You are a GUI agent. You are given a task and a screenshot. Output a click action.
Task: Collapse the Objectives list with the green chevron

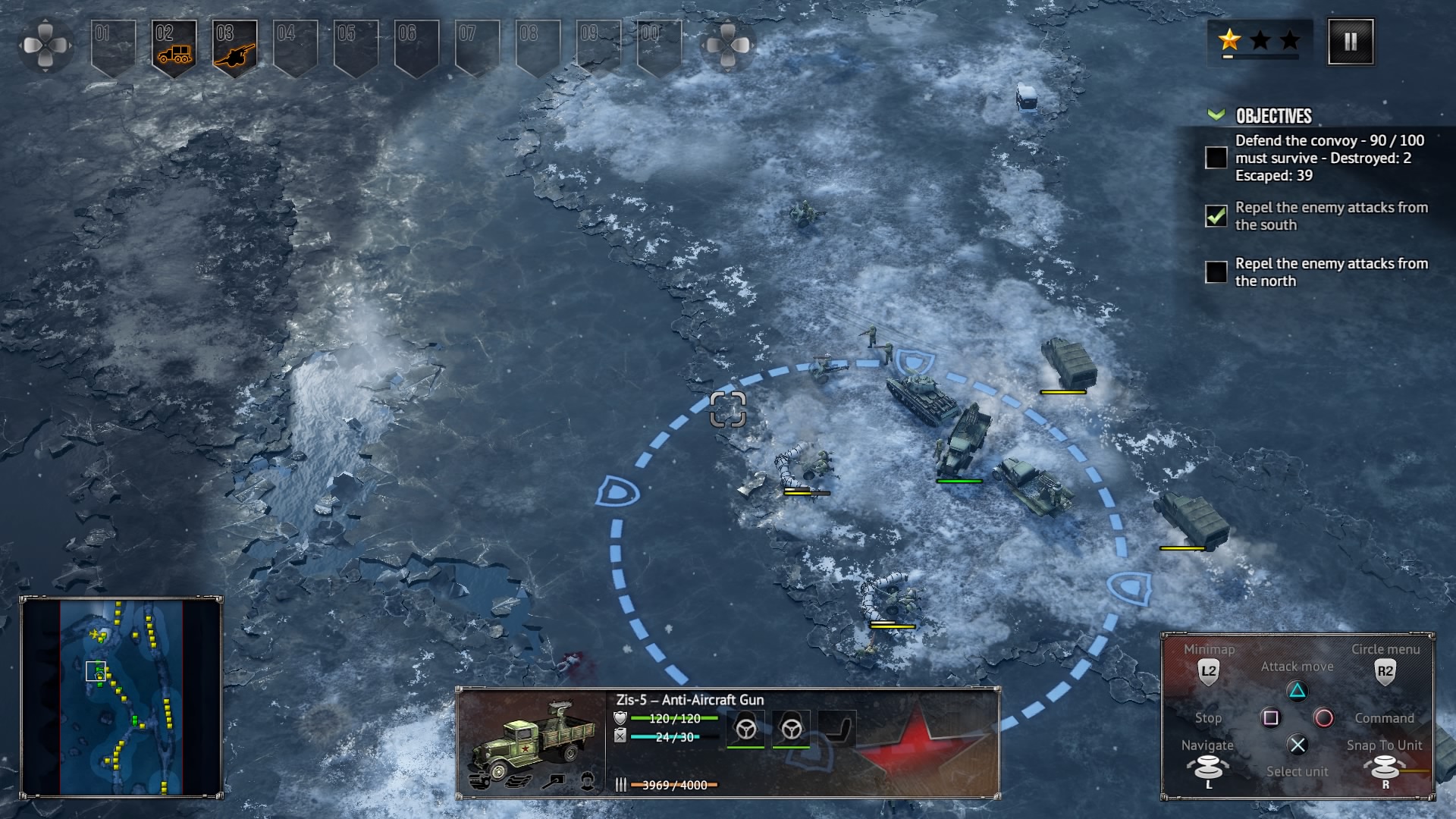1216,115
